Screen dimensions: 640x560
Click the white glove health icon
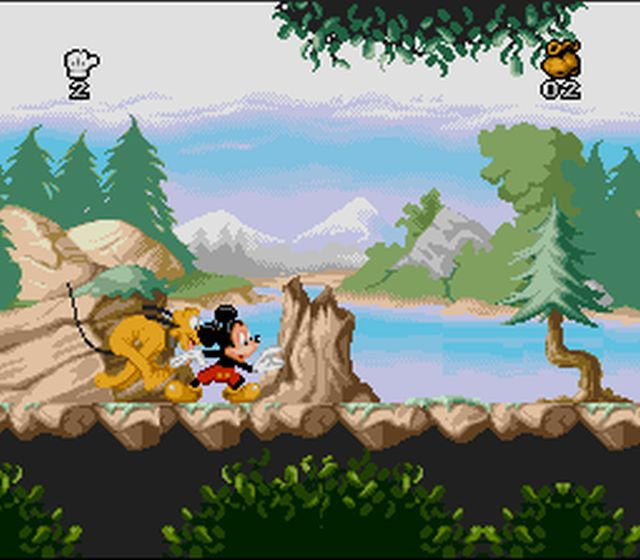80,64
